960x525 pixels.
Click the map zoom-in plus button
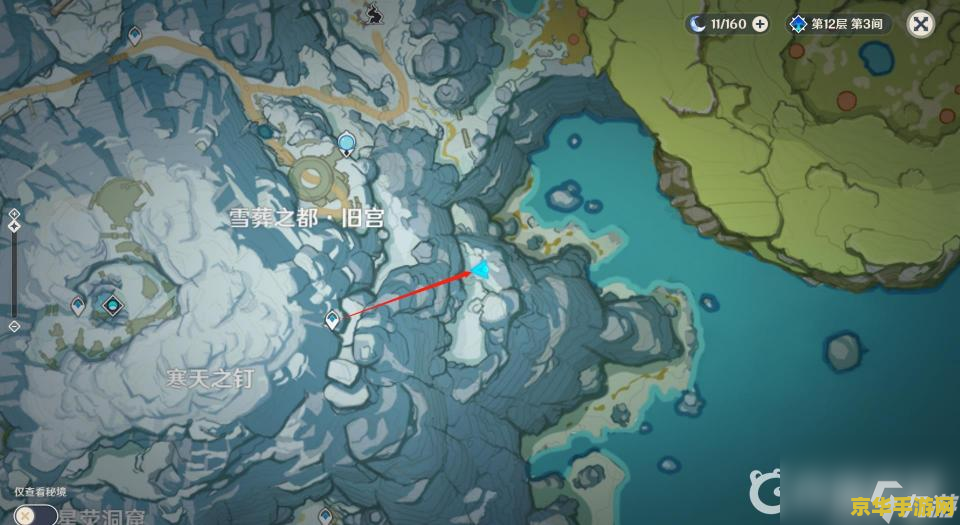tap(14, 214)
